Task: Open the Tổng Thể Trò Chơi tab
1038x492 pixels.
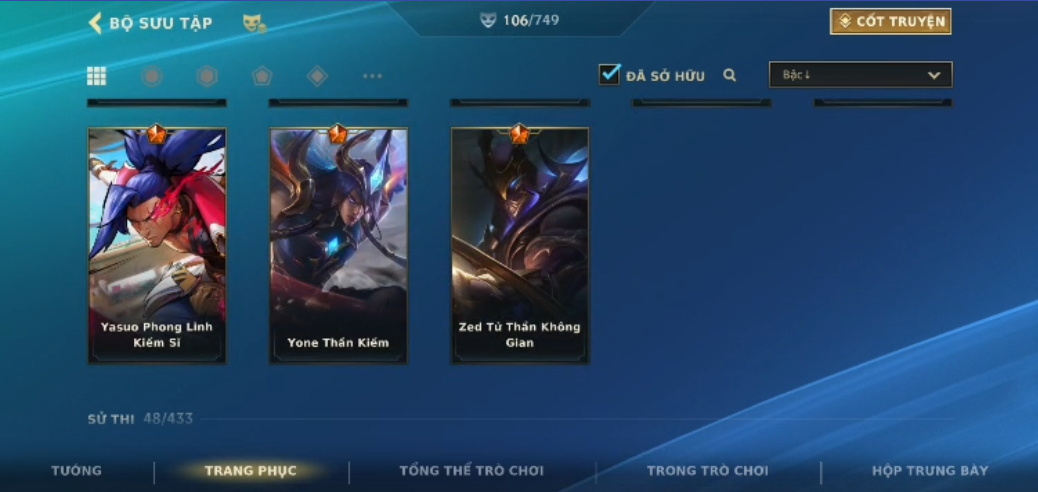Action: (471, 471)
